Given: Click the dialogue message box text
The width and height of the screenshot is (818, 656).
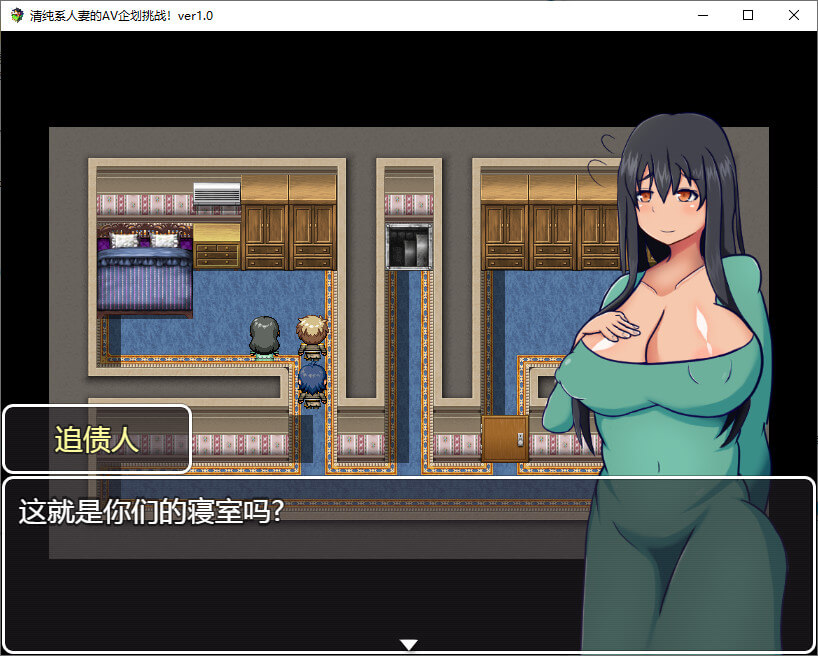Looking at the screenshot, I should tap(151, 512).
